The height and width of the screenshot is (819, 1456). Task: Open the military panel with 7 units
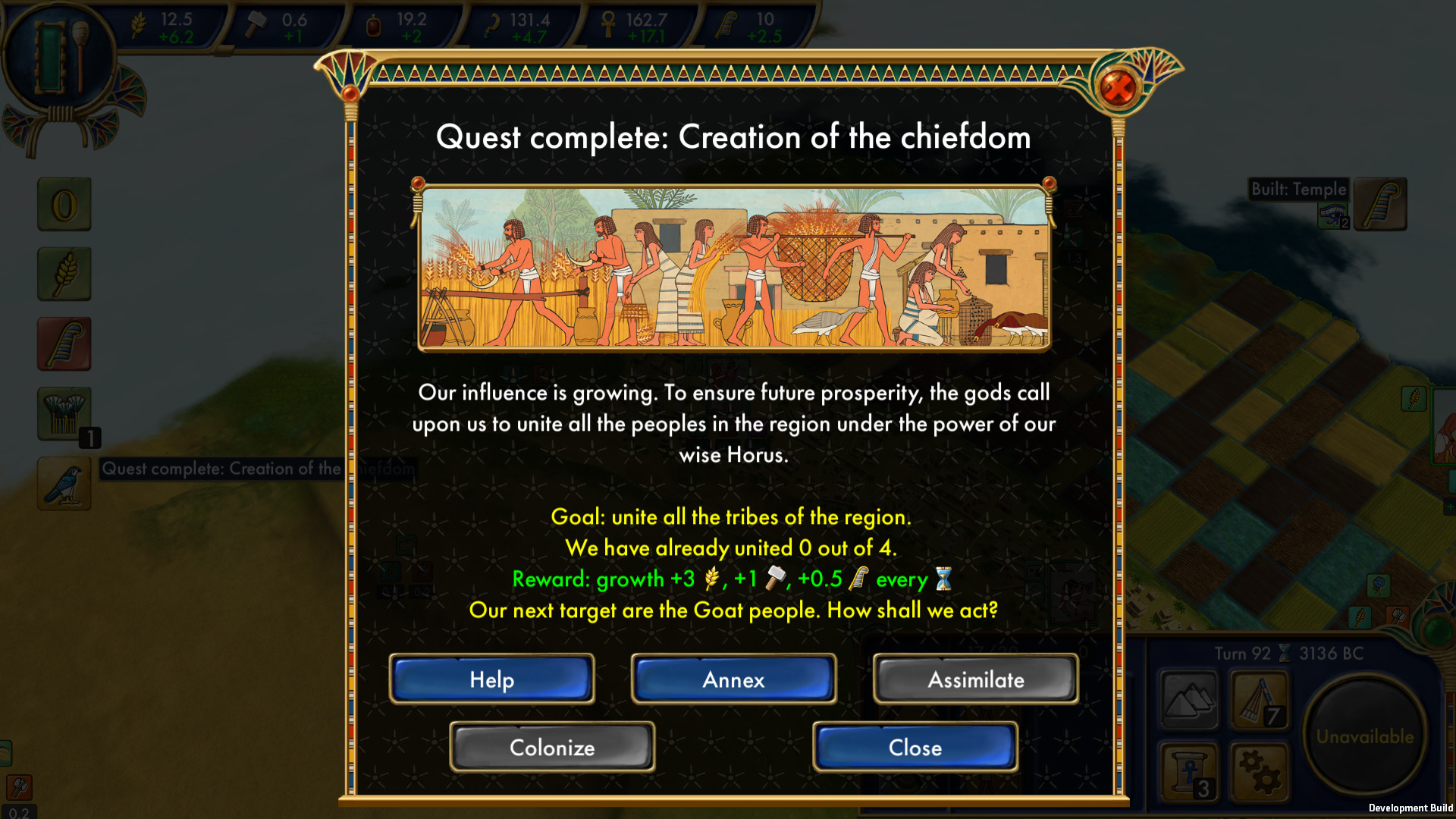(1259, 701)
